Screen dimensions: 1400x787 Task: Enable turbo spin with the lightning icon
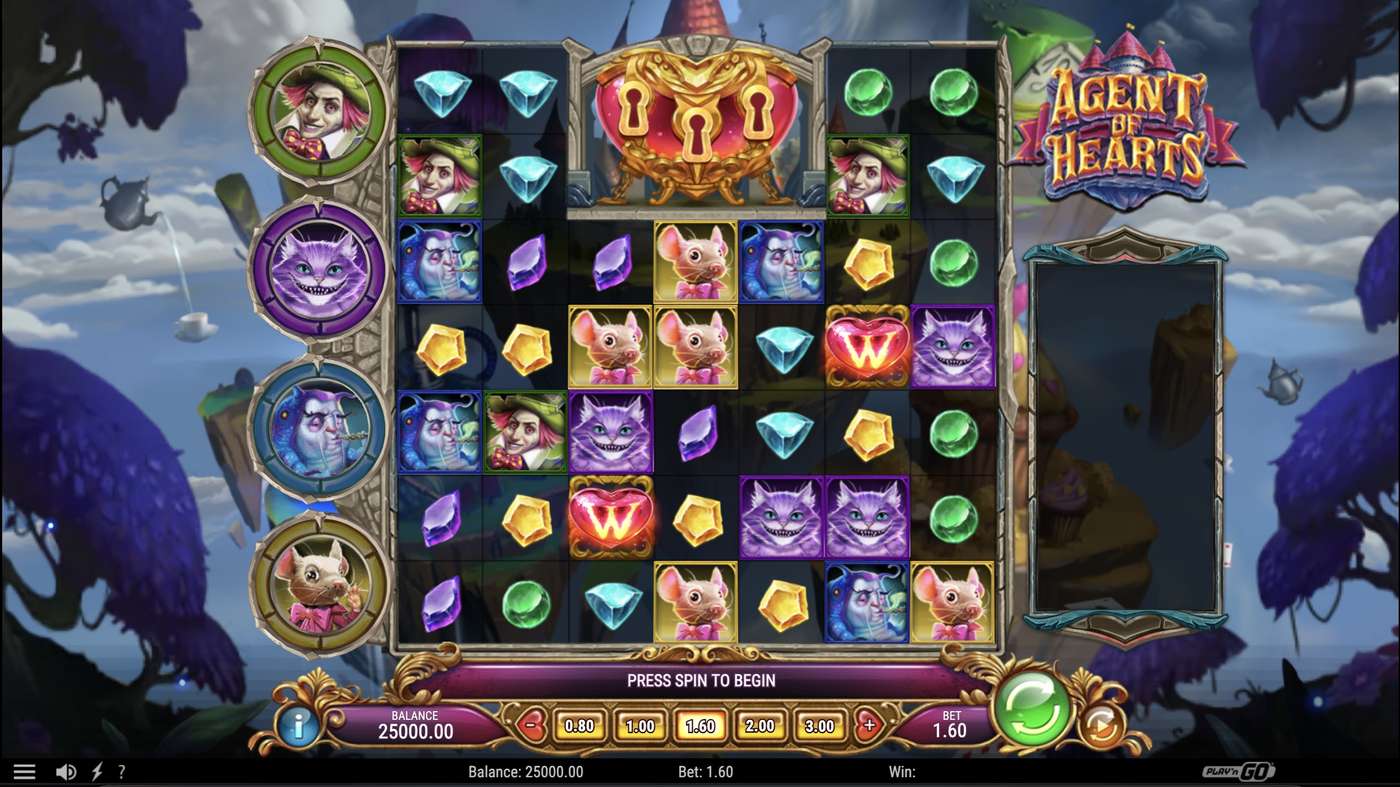click(x=96, y=771)
